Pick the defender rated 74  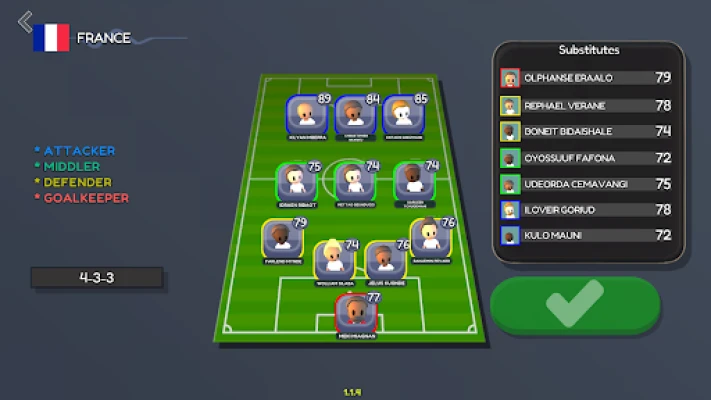(x=334, y=261)
